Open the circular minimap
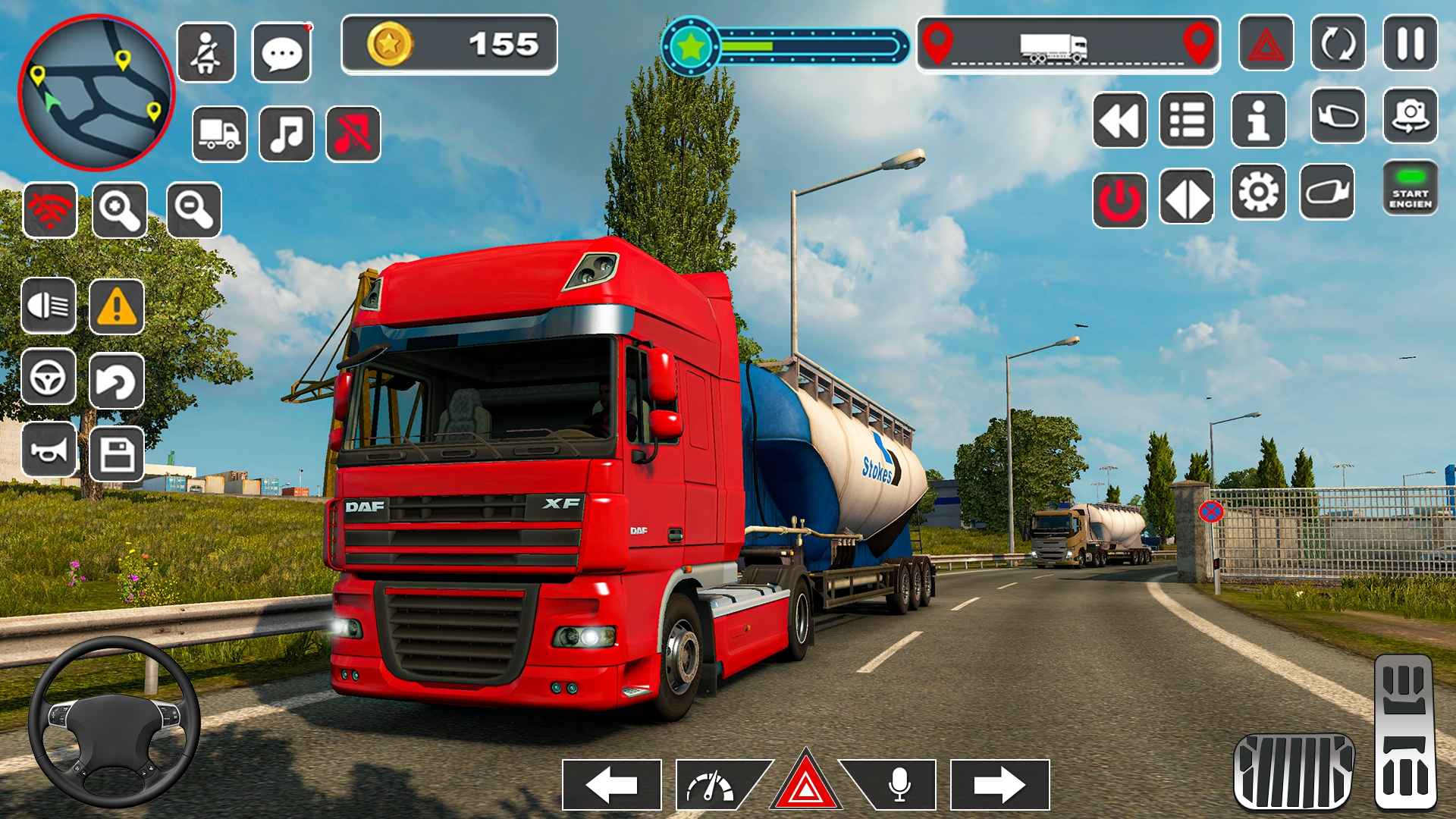Screen dimensions: 1456x819 pos(96,92)
